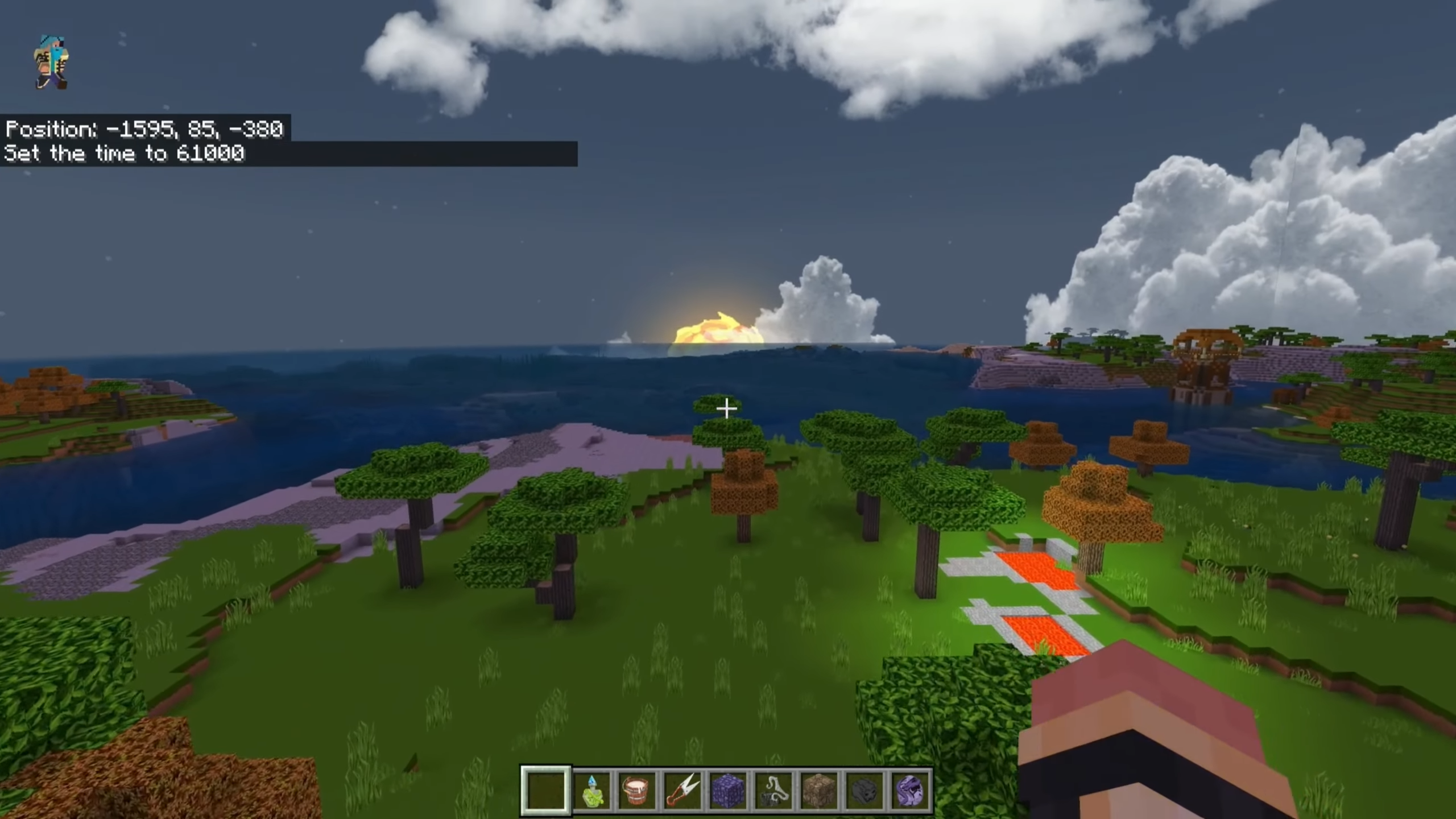Choose the dark wither skull slot

coord(864,791)
